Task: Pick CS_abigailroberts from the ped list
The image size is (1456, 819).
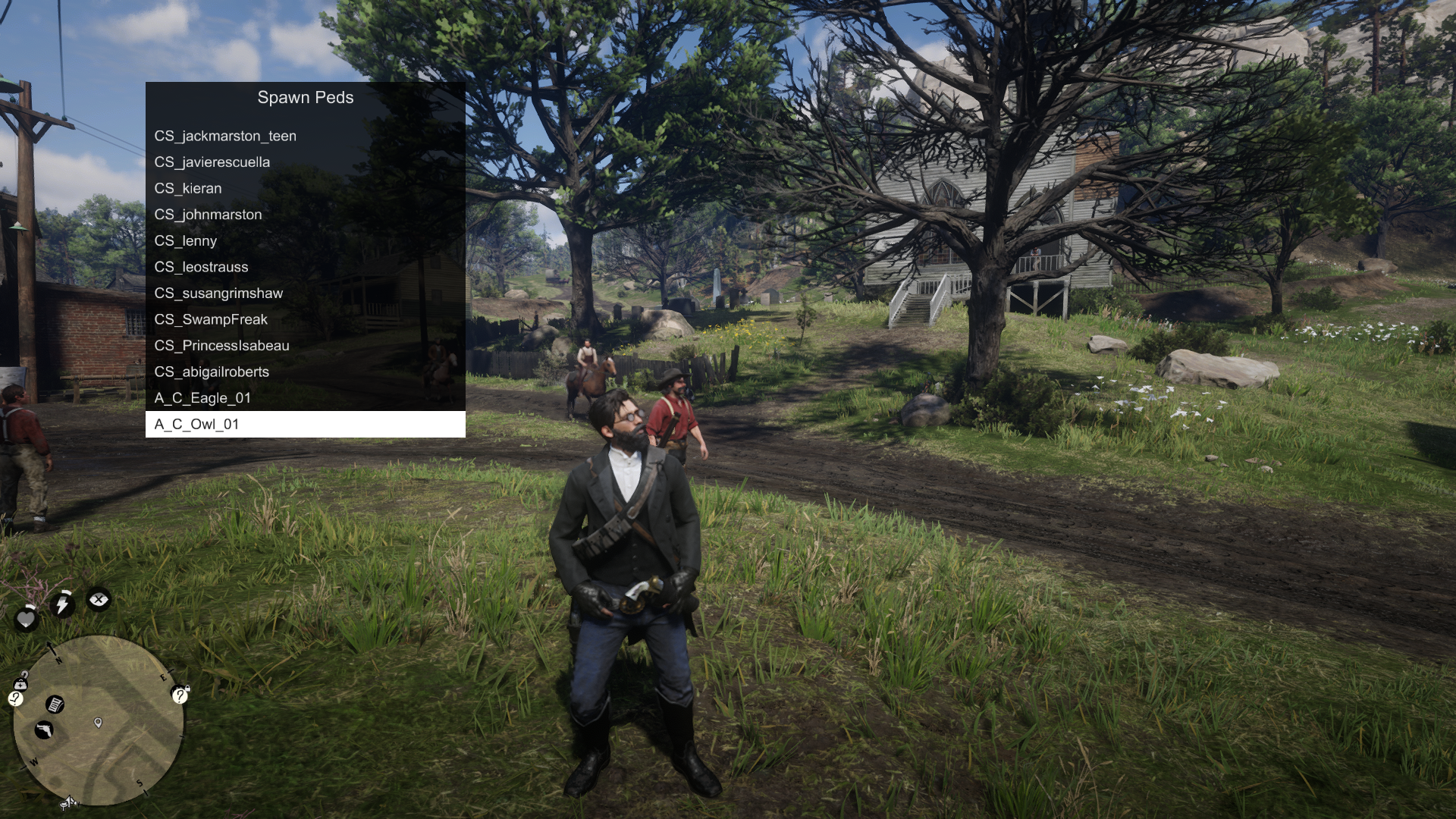Action: click(x=305, y=372)
